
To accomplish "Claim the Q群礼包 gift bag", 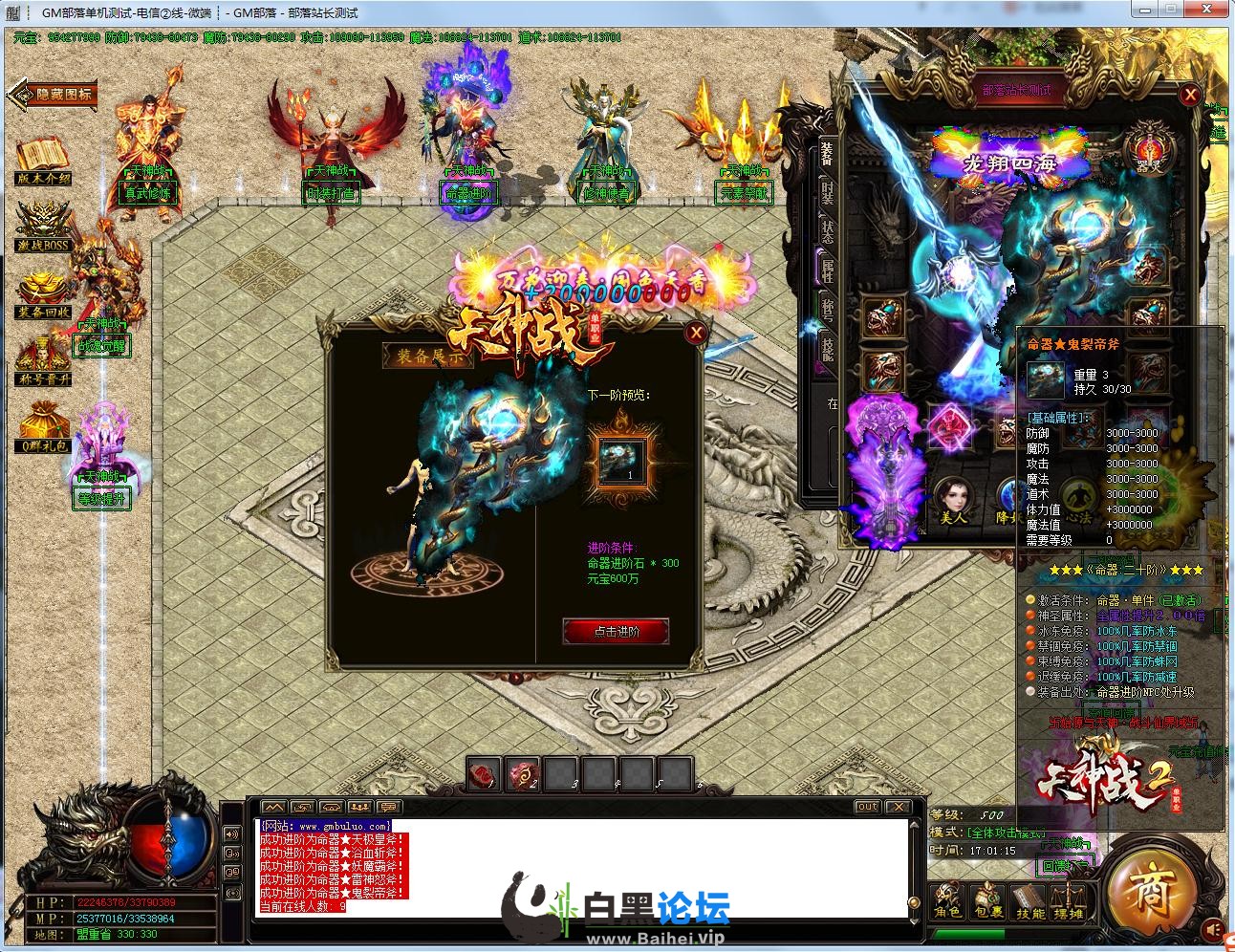I will click(43, 427).
